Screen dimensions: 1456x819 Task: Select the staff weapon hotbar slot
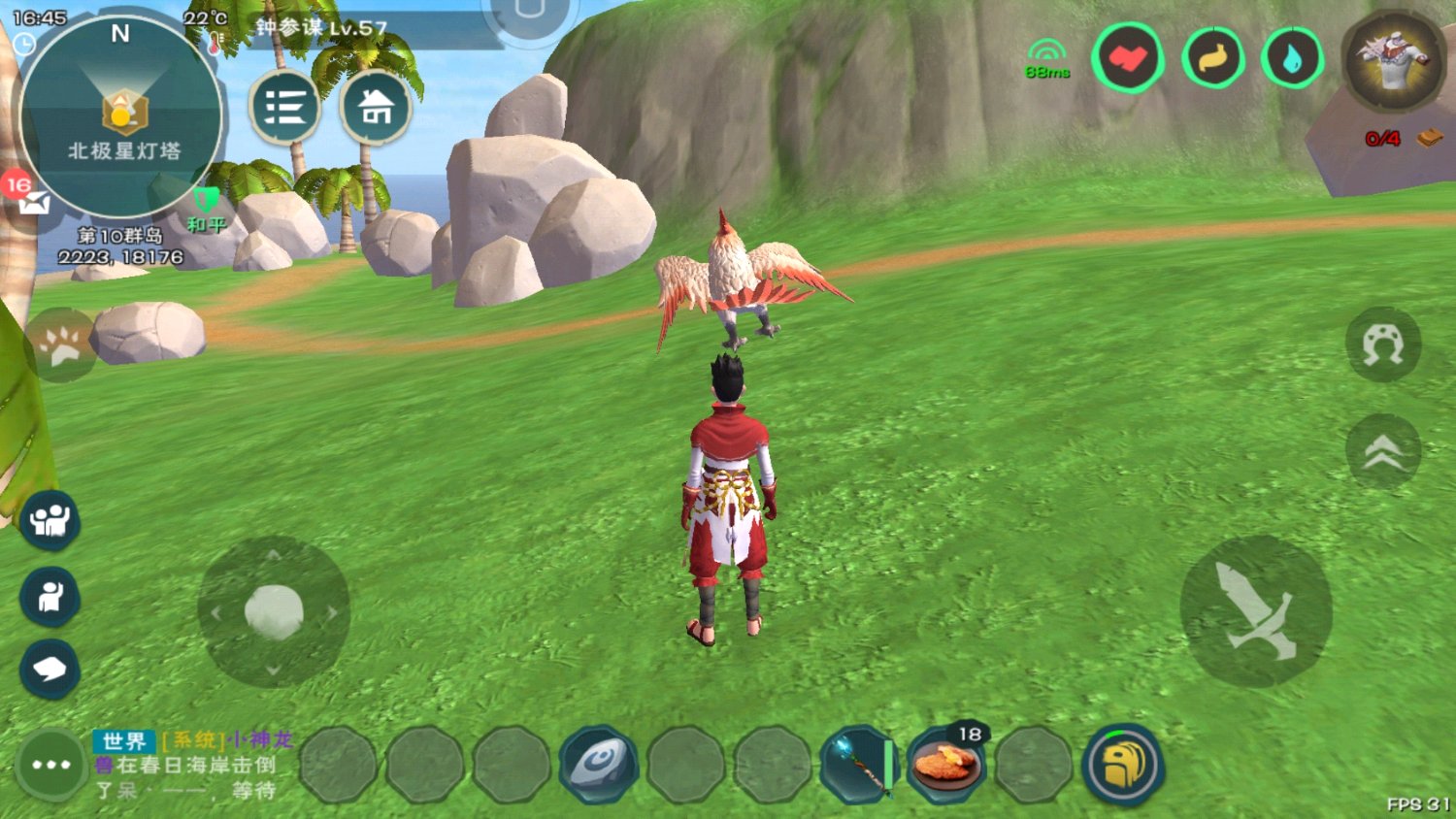pyautogui.click(x=859, y=765)
